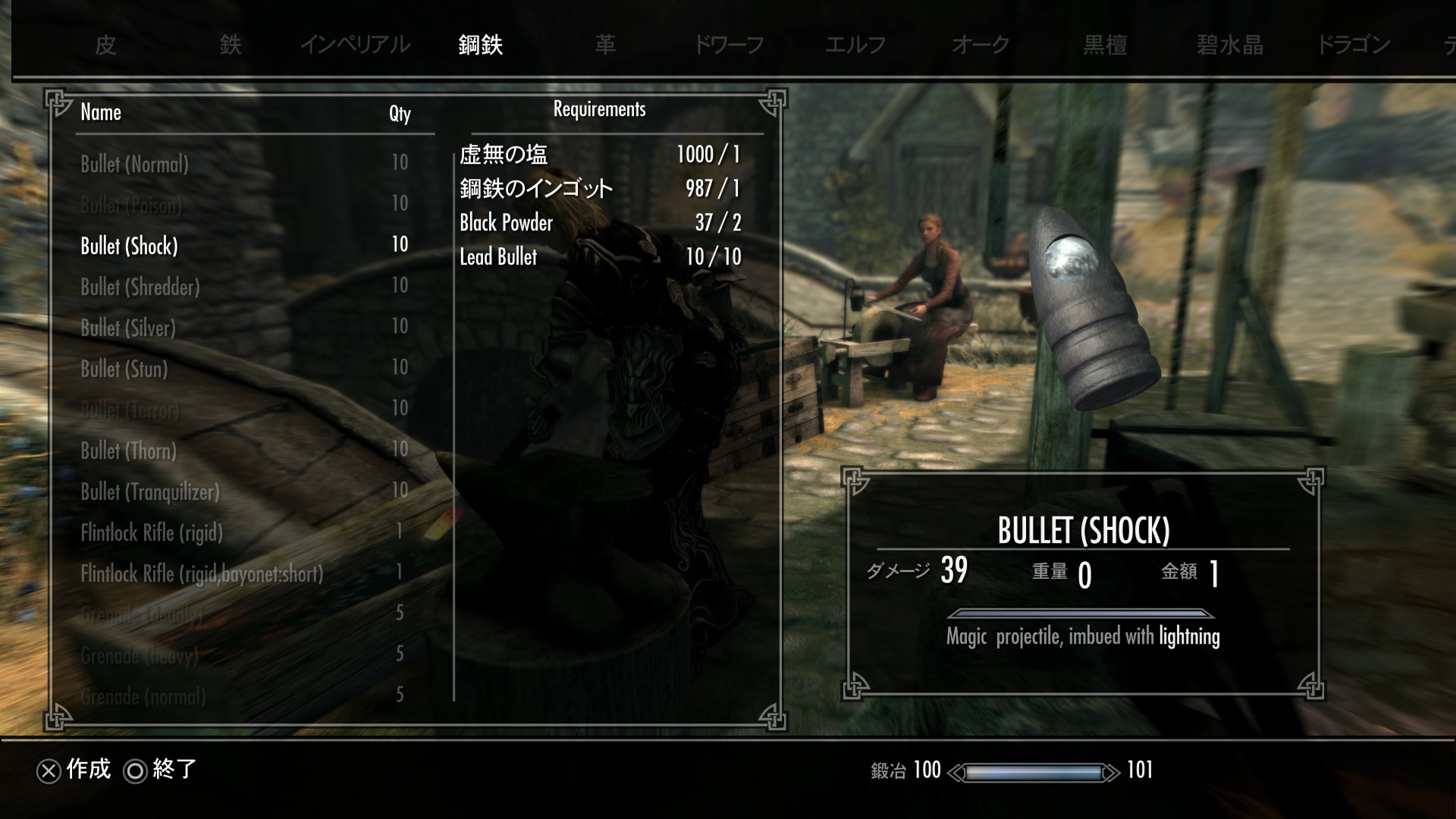Choose the Flintlock Rifle (rigid) recipe
Image resolution: width=1456 pixels, height=819 pixels.
click(152, 532)
